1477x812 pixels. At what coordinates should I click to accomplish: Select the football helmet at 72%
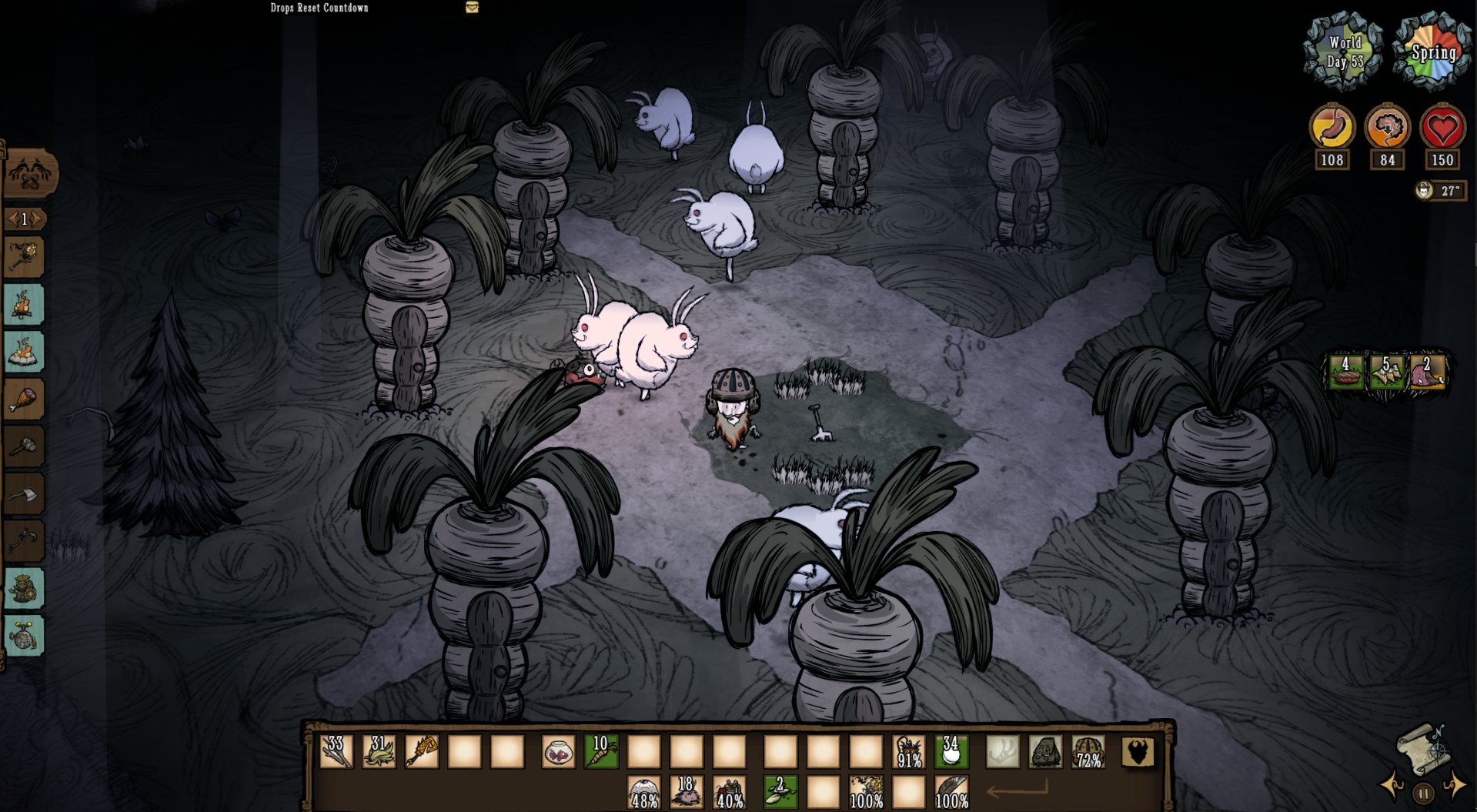point(1088,752)
